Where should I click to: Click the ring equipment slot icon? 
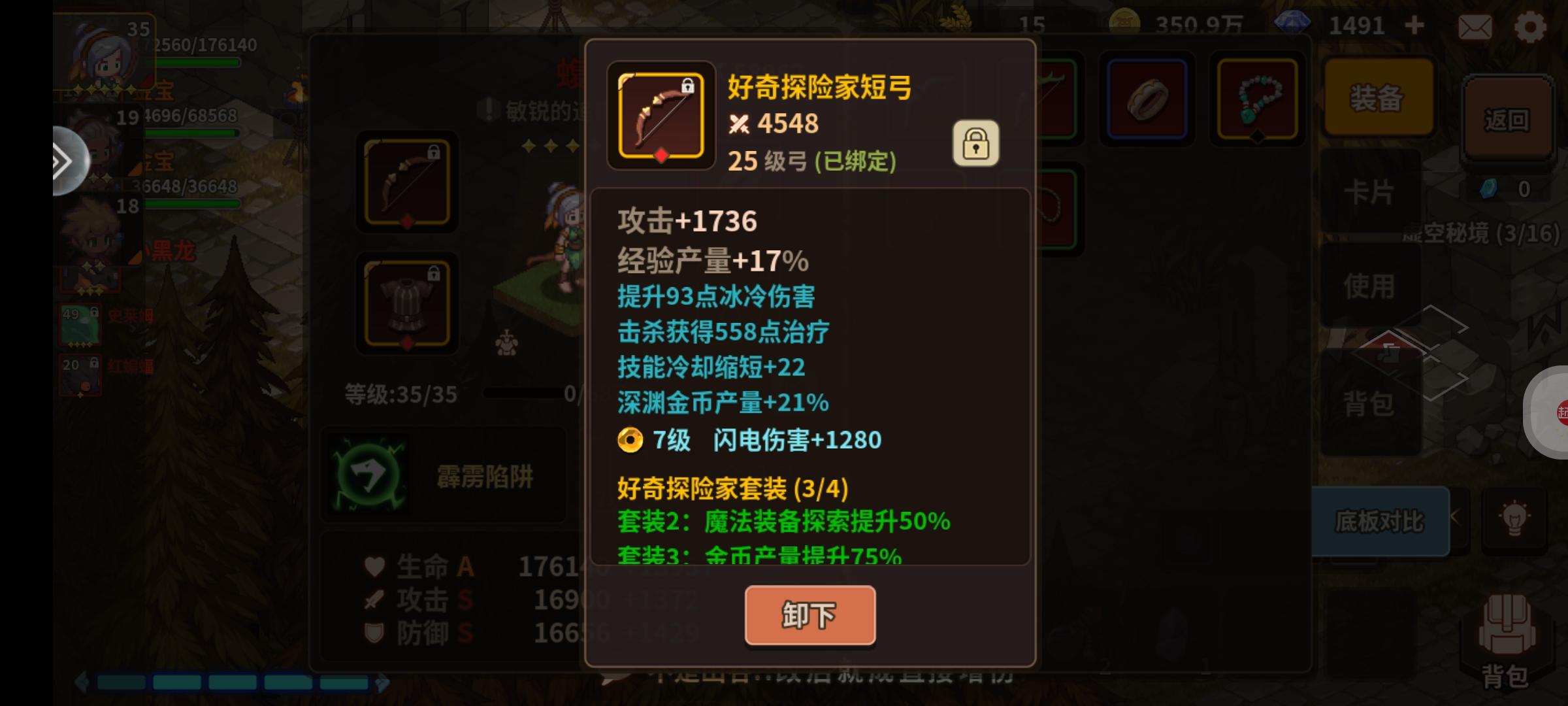tap(1147, 98)
